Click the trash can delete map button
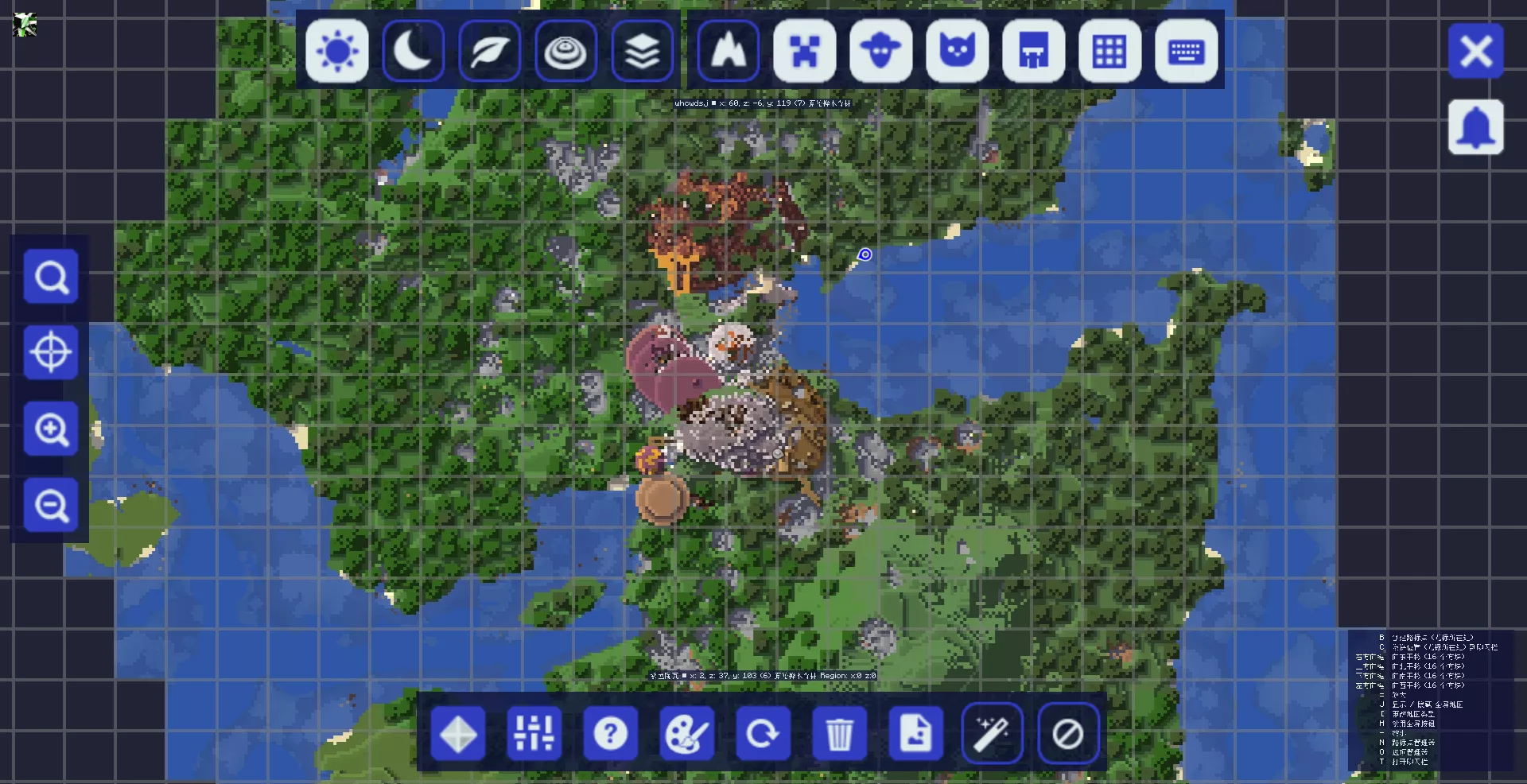1527x784 pixels. point(840,734)
